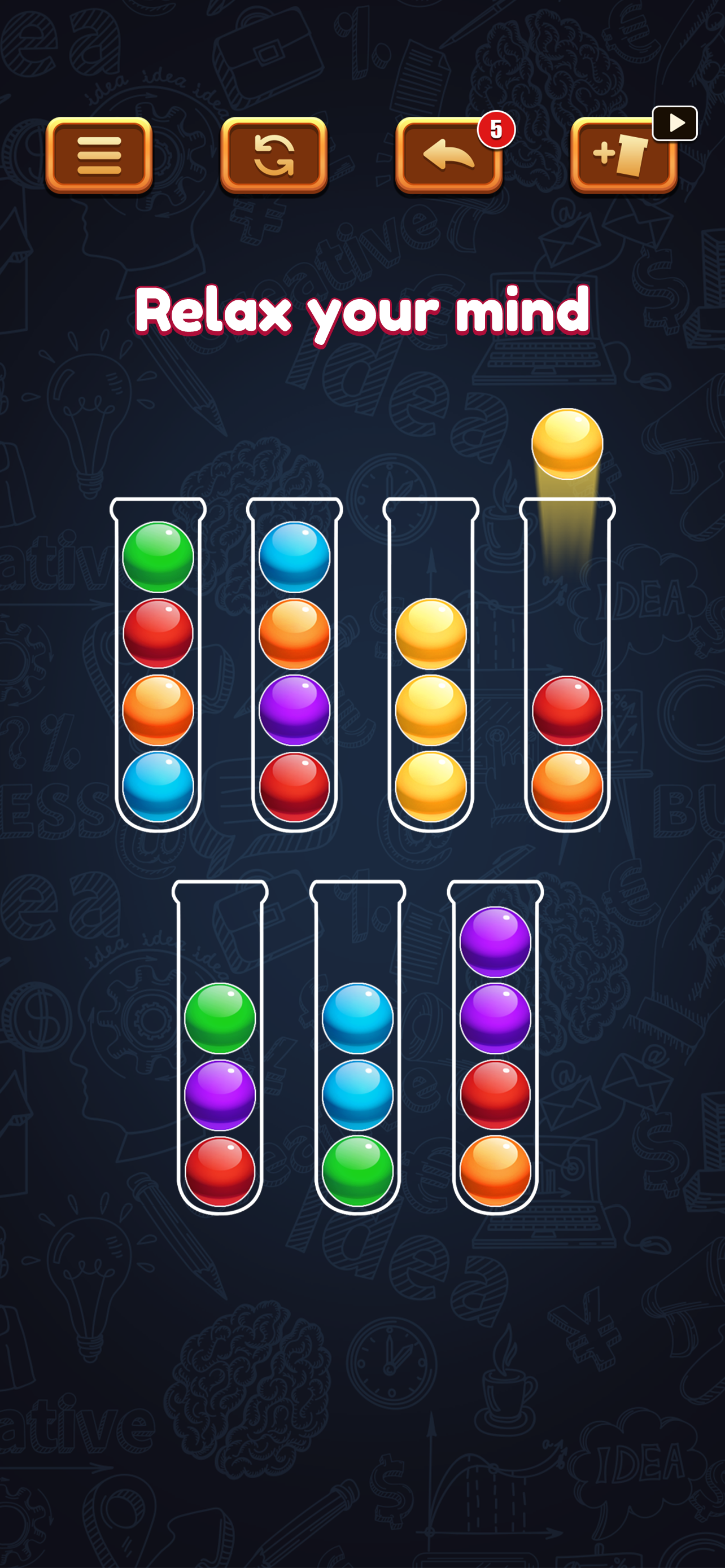
Task: Undo the last move
Action: pos(449,156)
